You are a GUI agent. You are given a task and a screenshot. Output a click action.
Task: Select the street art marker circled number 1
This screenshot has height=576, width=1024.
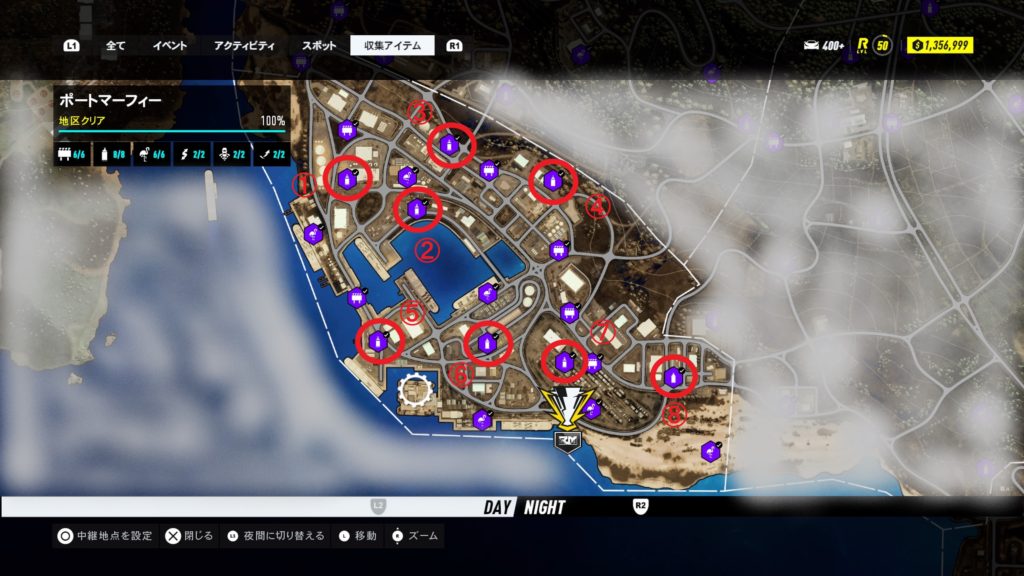click(347, 180)
